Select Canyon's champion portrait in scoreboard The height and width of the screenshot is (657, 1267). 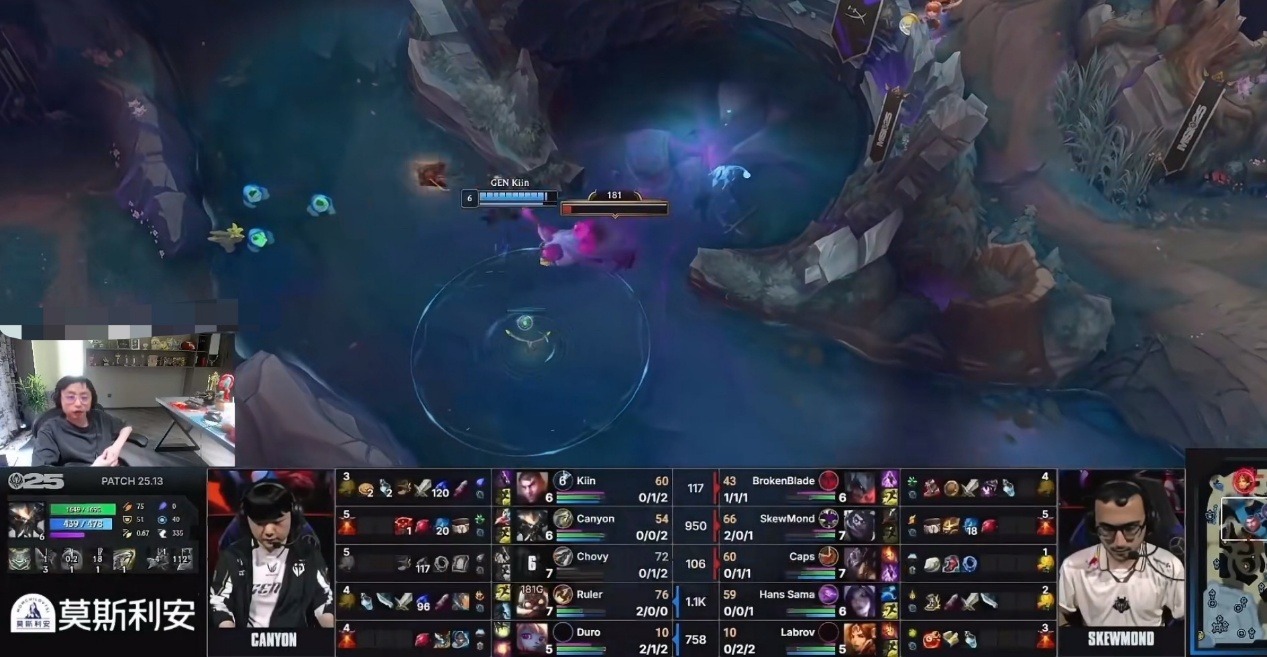tap(531, 525)
